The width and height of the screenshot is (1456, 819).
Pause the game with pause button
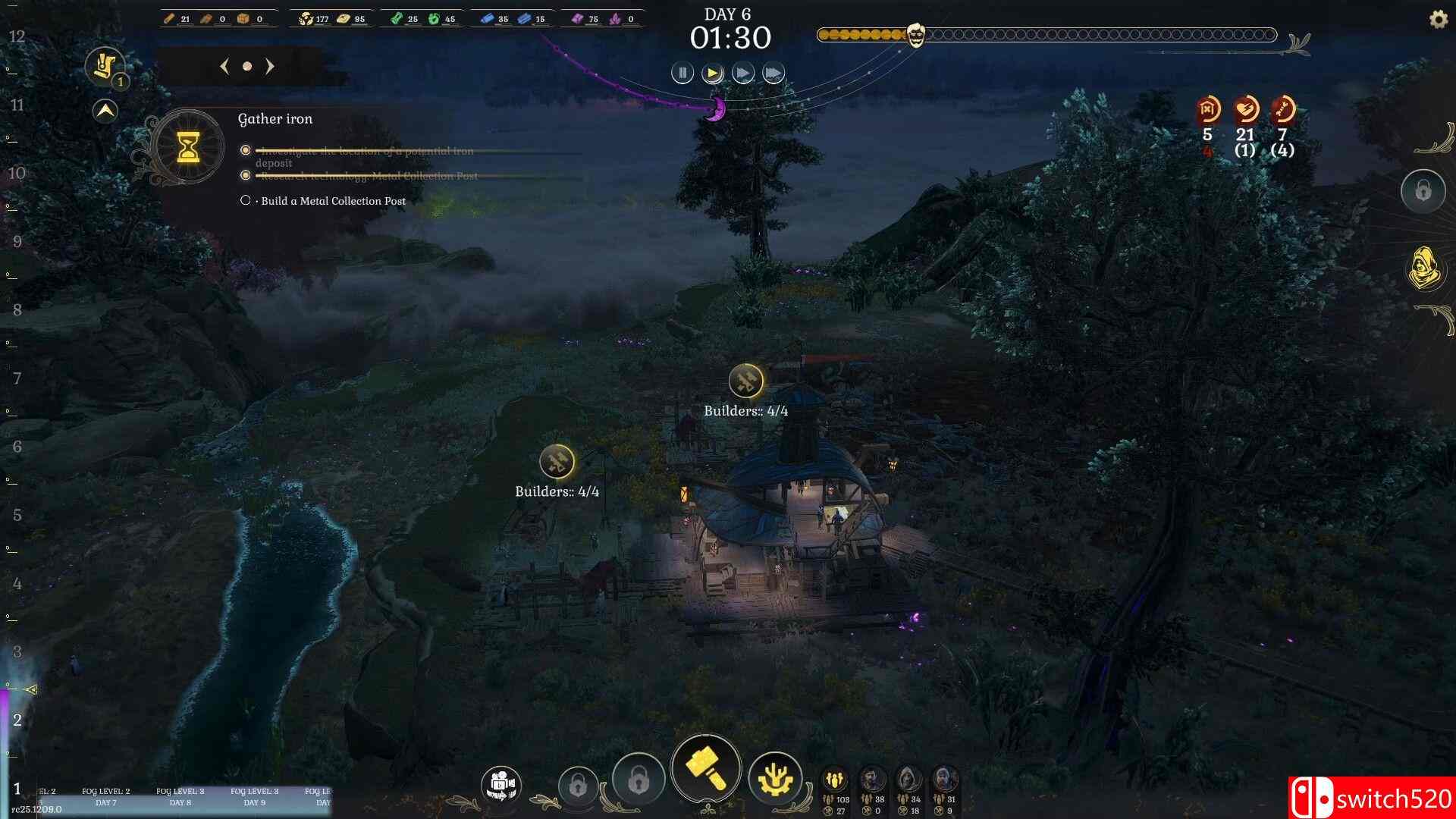(x=682, y=72)
